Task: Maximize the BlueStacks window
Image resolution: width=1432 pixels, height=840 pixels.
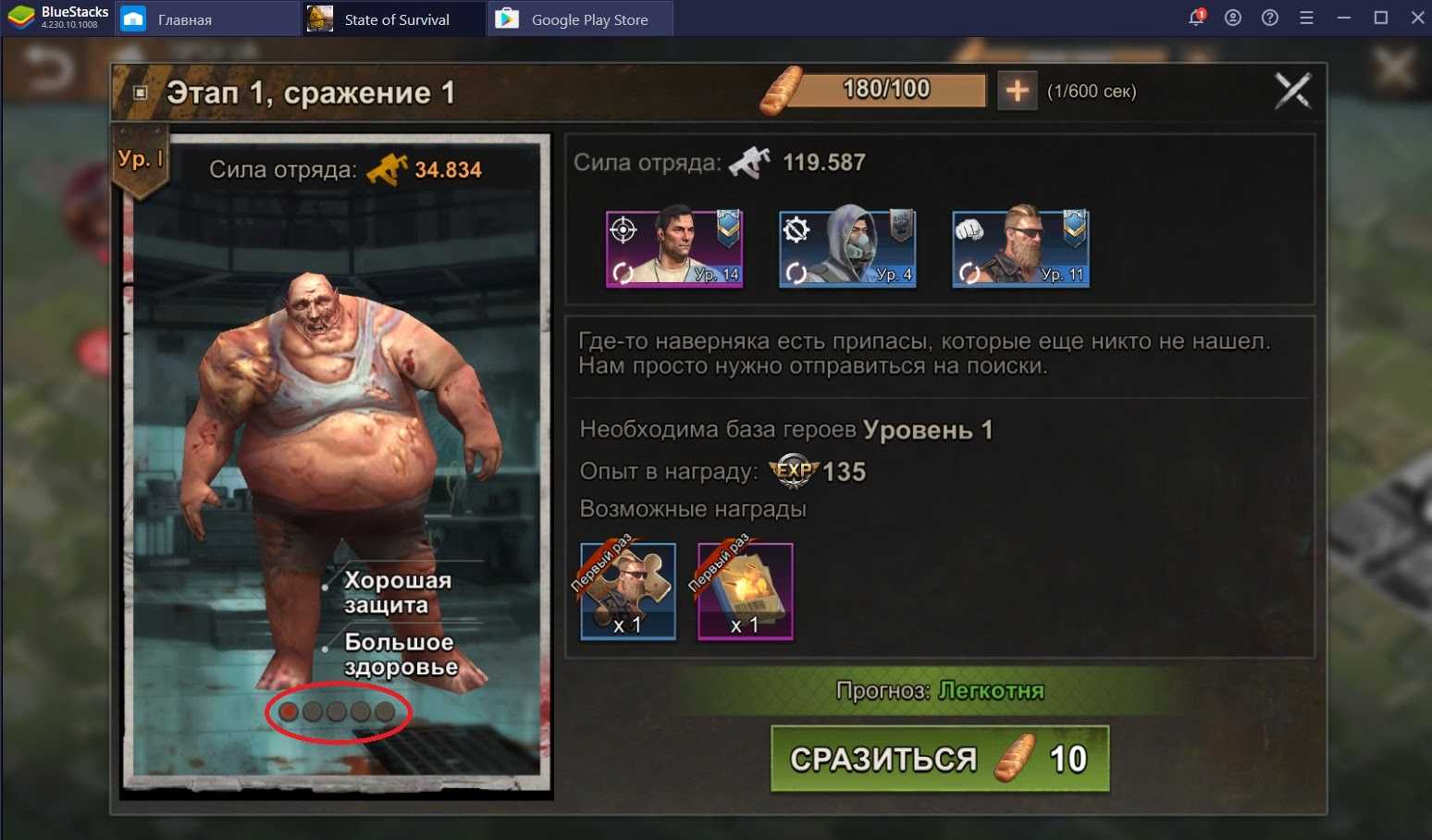Action: pos(1381,18)
